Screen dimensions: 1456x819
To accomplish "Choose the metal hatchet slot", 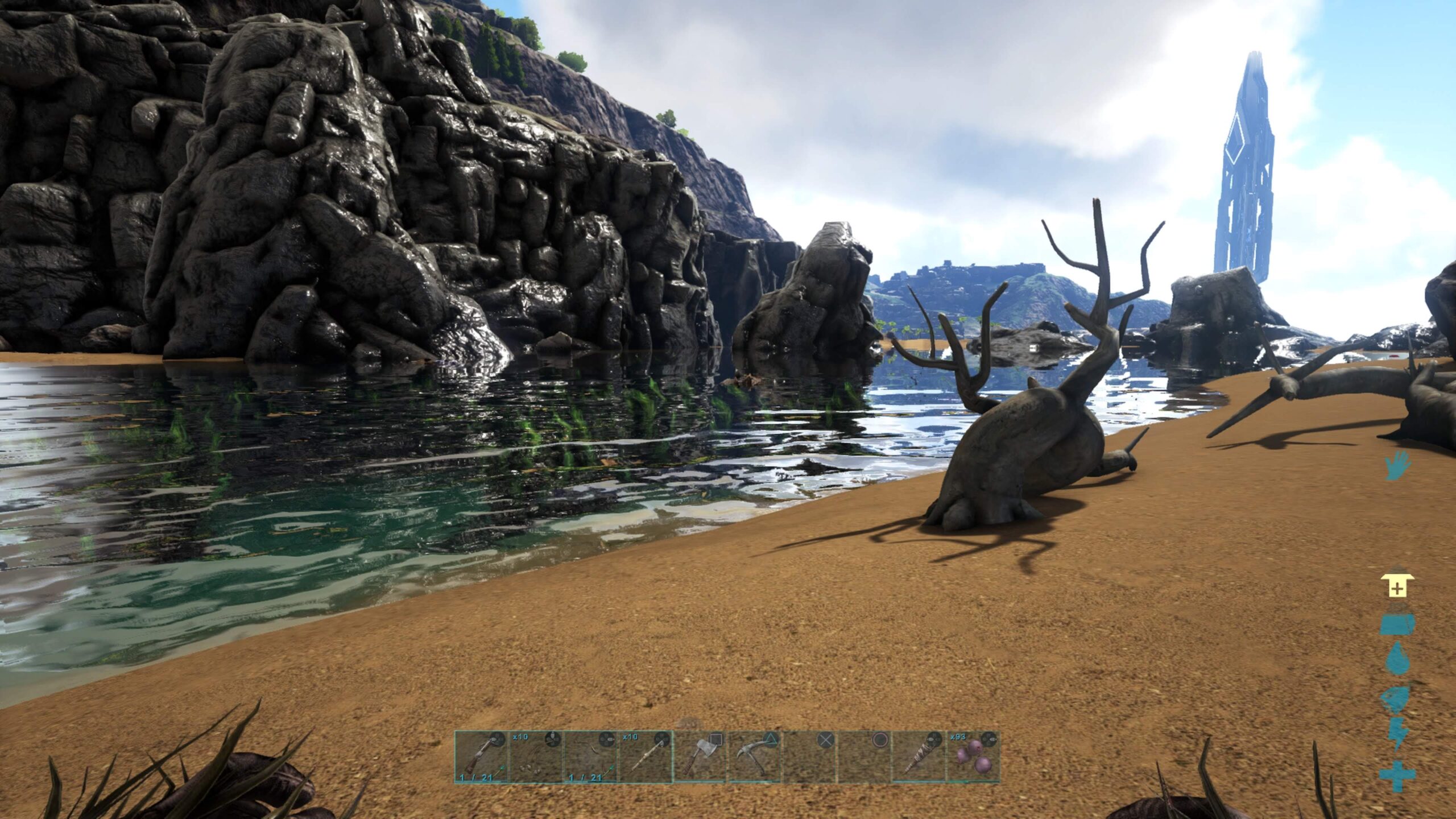I will coord(700,757).
